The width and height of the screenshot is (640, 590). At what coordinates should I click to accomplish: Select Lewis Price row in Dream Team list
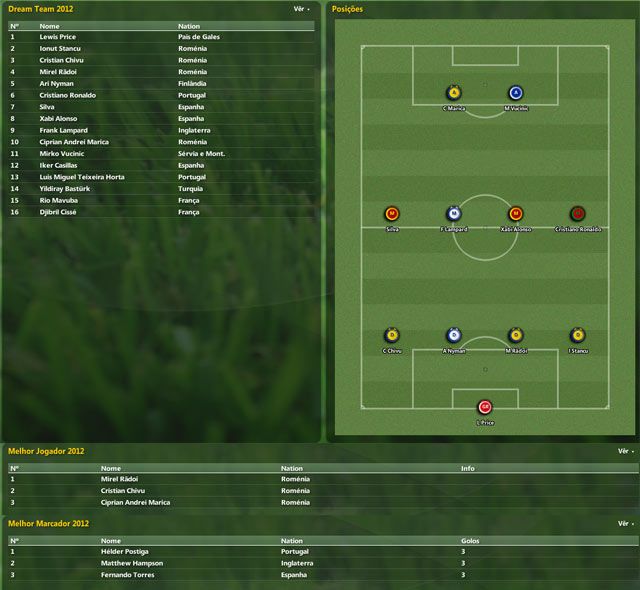click(58, 36)
